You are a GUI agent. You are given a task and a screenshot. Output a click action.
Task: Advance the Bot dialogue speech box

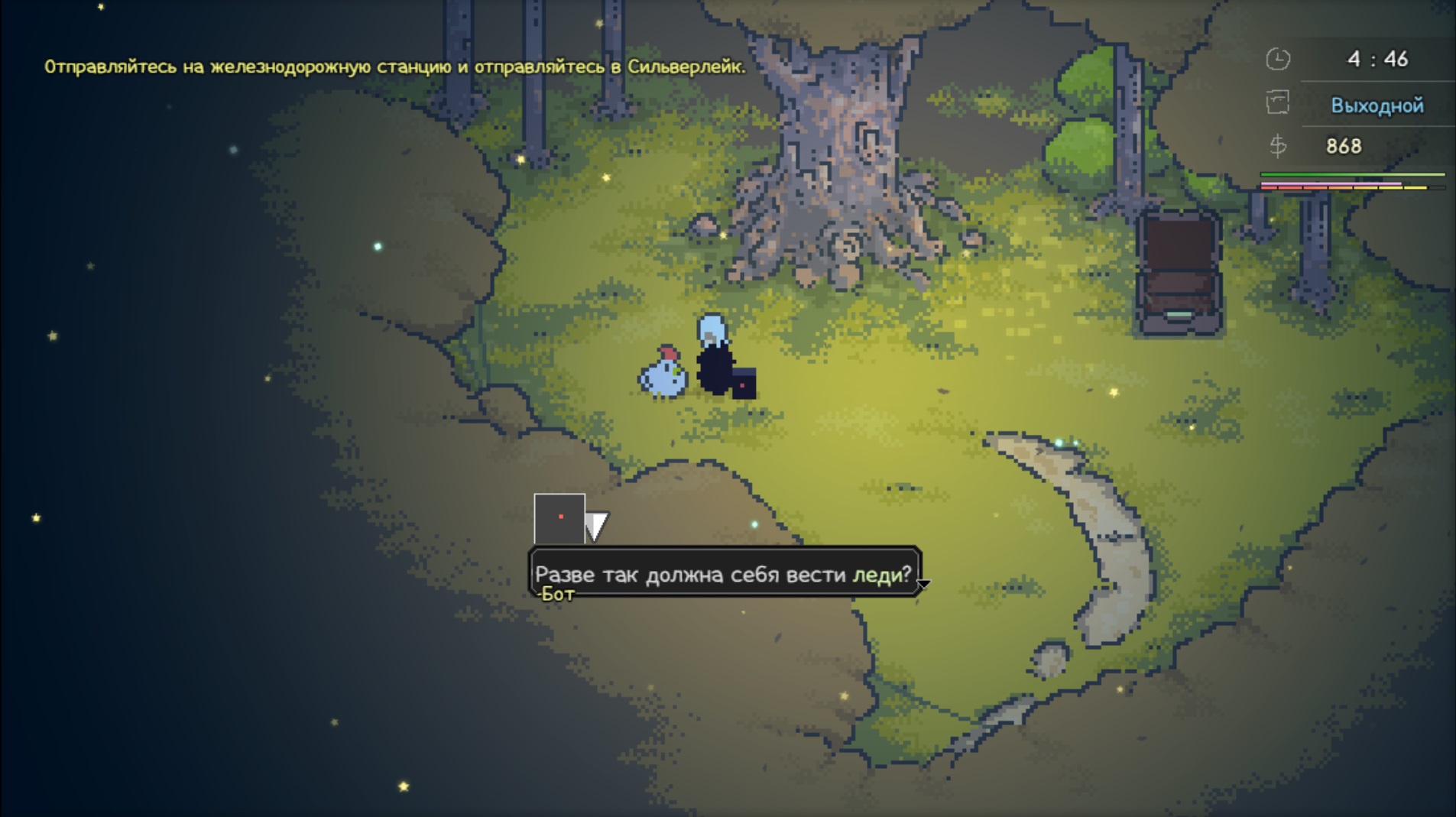click(723, 572)
